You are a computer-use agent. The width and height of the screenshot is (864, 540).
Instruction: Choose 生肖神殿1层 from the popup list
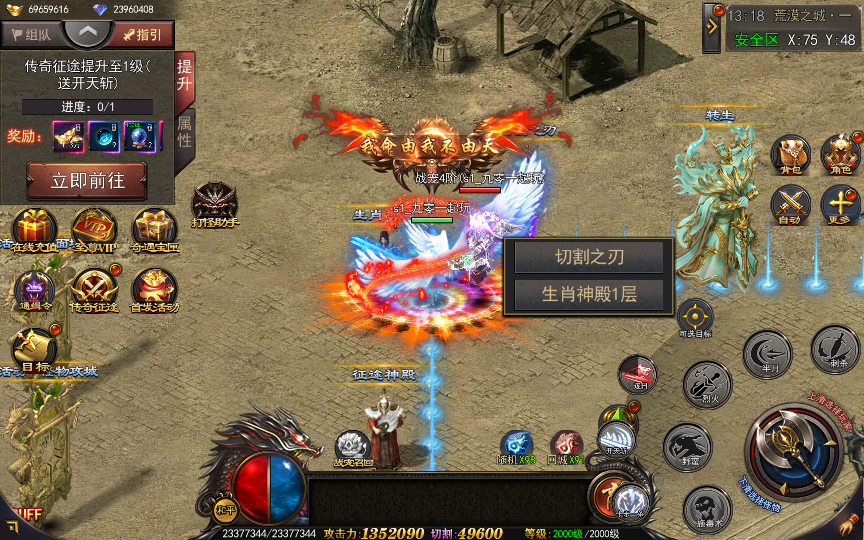point(589,293)
